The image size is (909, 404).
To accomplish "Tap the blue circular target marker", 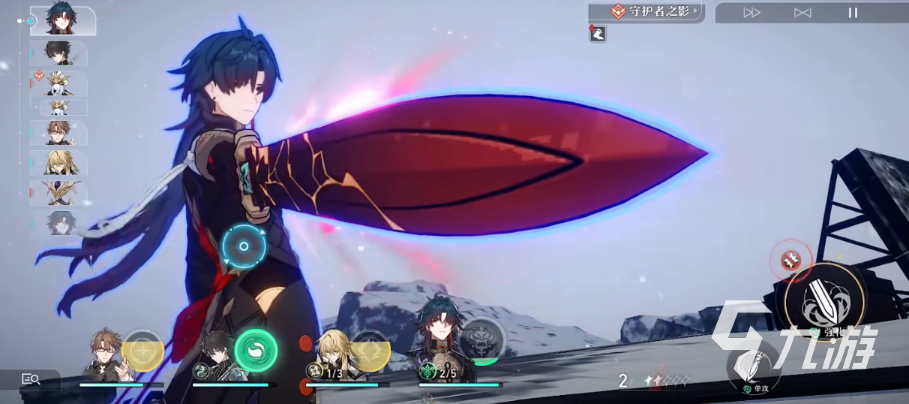I will pos(241,245).
